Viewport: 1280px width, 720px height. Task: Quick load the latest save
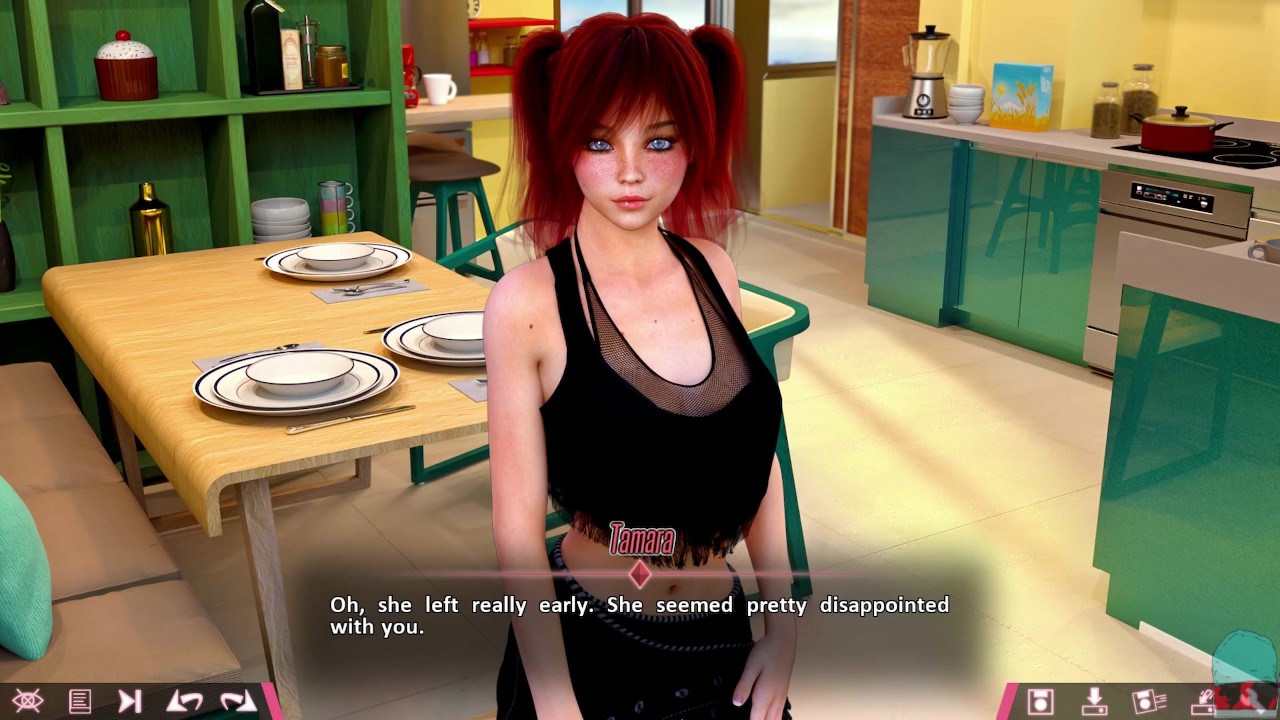tap(1202, 701)
